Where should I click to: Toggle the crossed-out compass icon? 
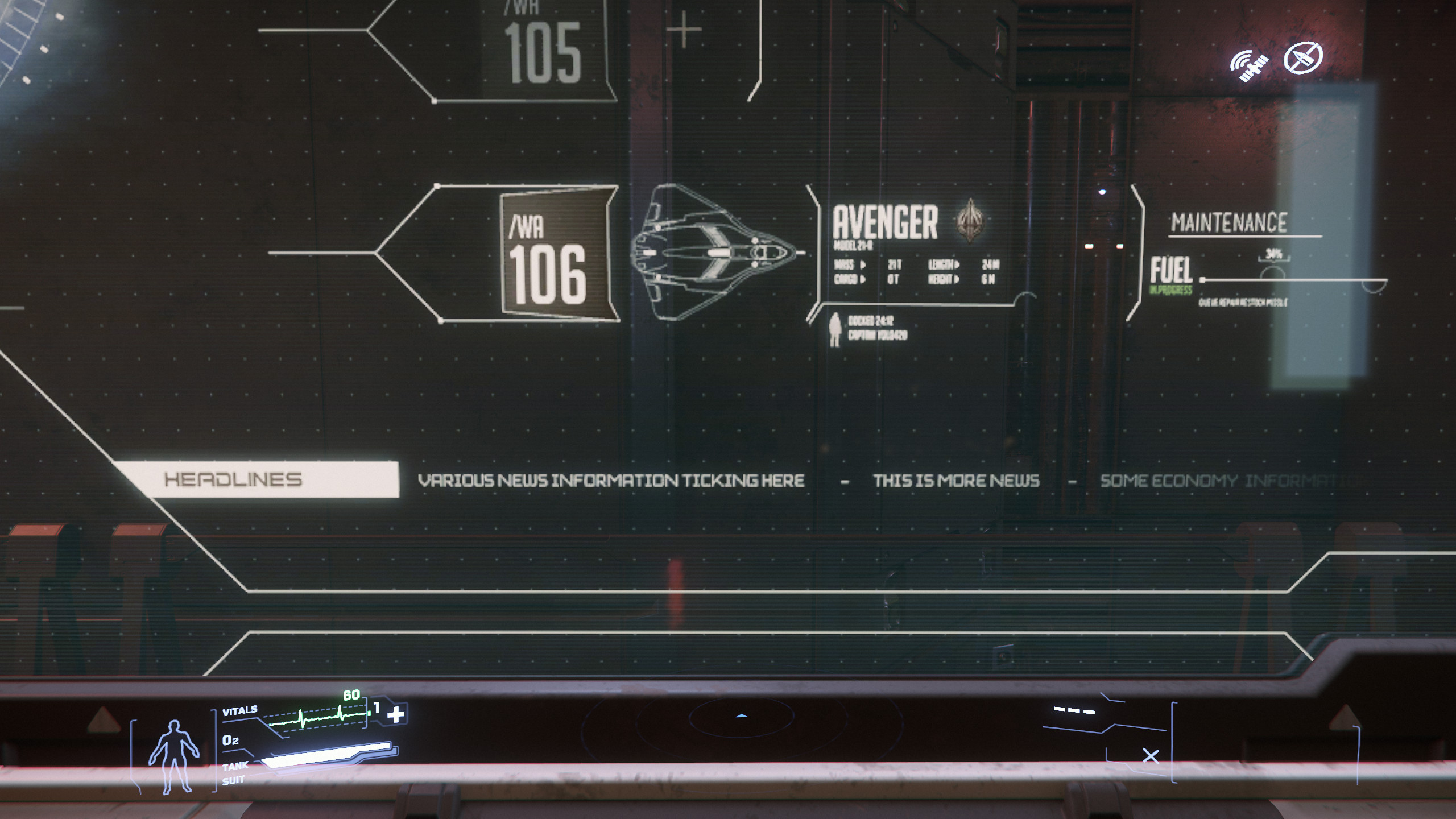[x=1303, y=57]
